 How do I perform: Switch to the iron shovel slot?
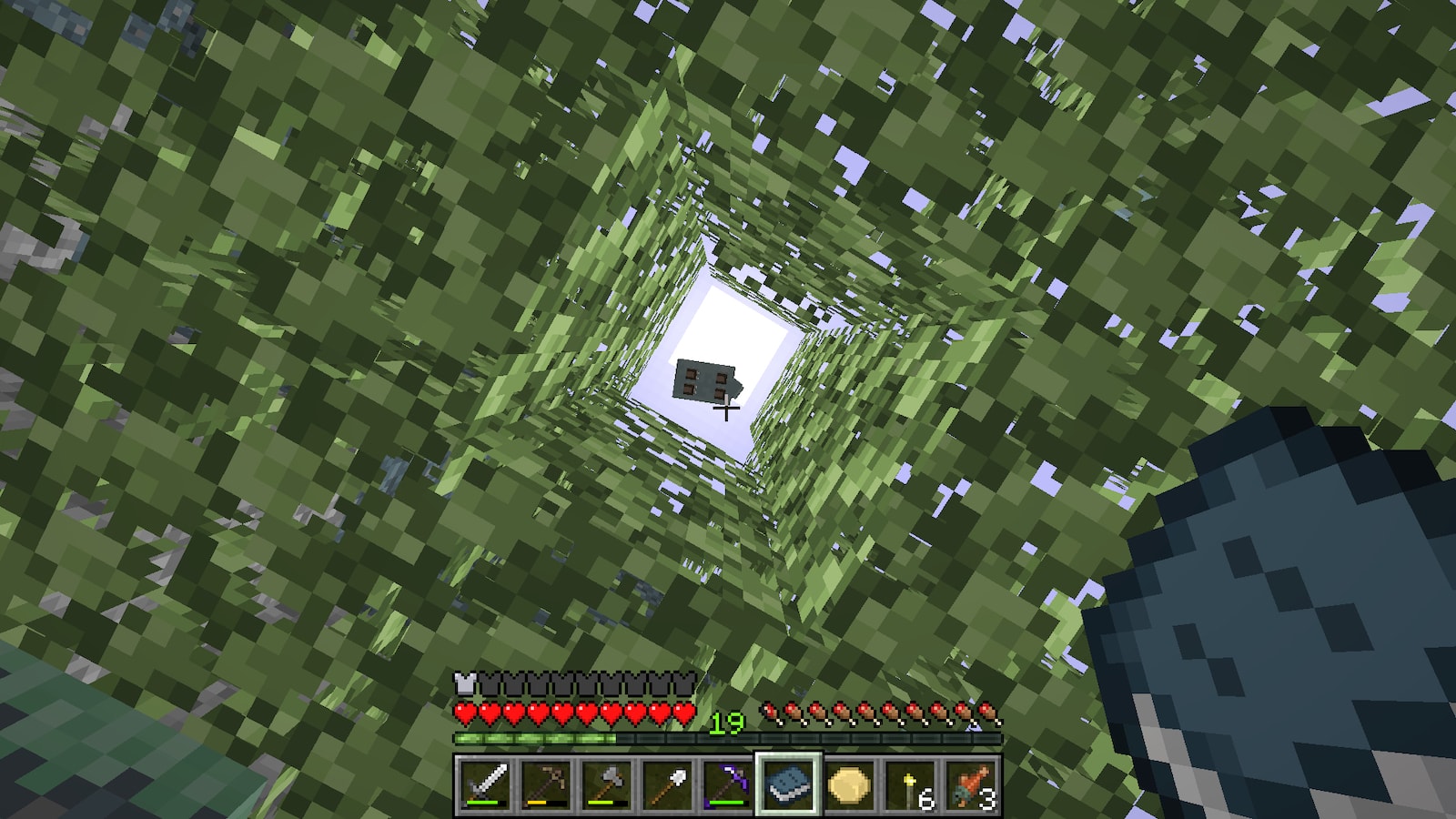[x=667, y=784]
